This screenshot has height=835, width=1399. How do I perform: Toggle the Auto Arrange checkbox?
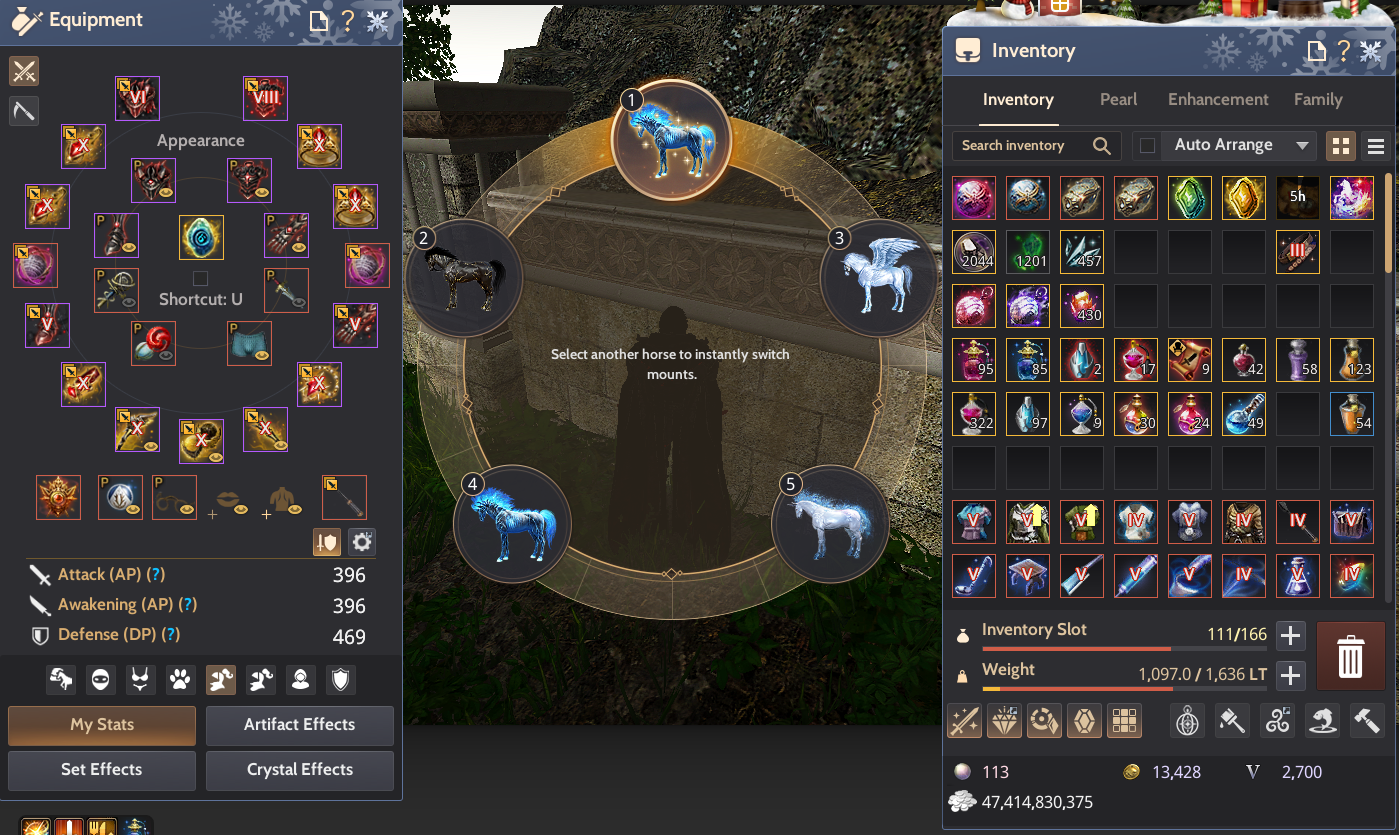[x=1147, y=146]
